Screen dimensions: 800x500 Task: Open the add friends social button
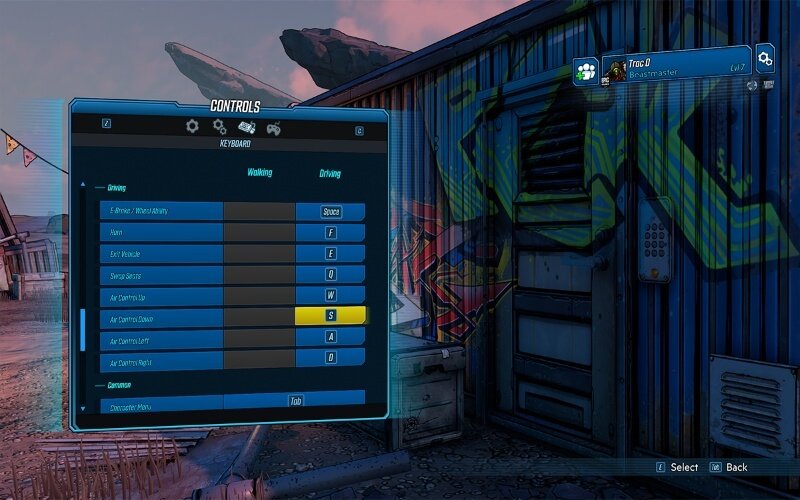585,71
